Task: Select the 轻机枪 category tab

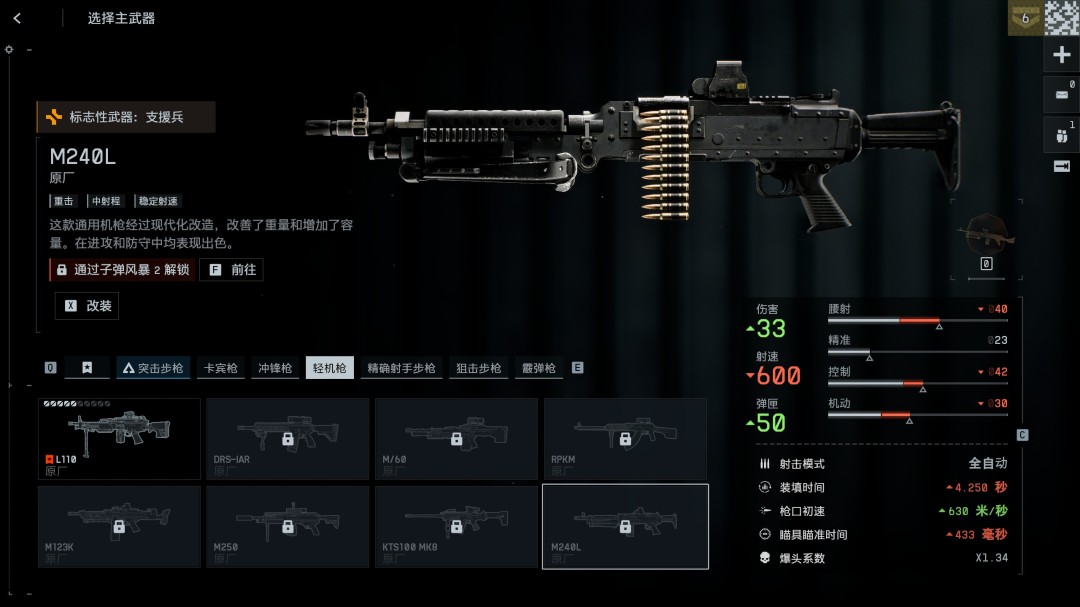Action: [329, 368]
